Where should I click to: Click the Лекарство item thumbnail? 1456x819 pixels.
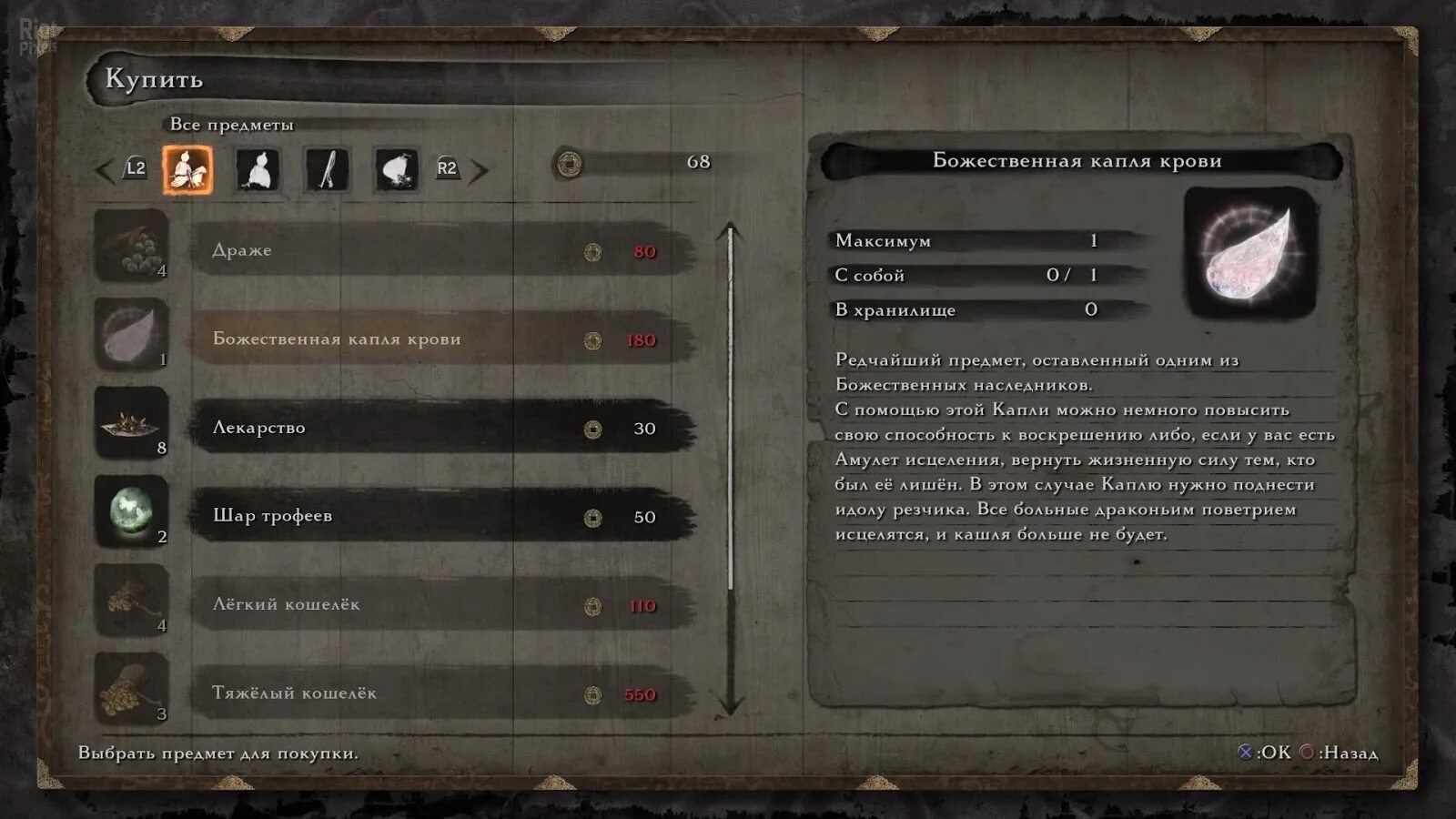tap(132, 423)
